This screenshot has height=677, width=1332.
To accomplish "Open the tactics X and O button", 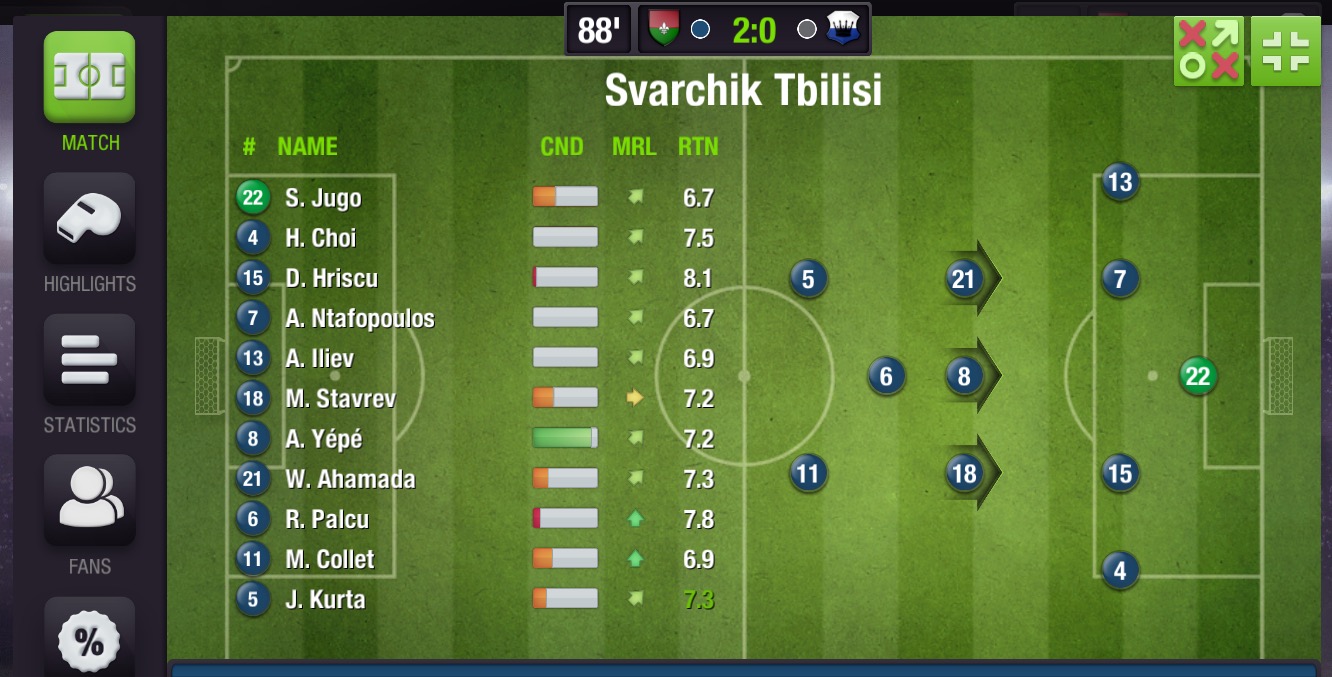I will (x=1209, y=51).
